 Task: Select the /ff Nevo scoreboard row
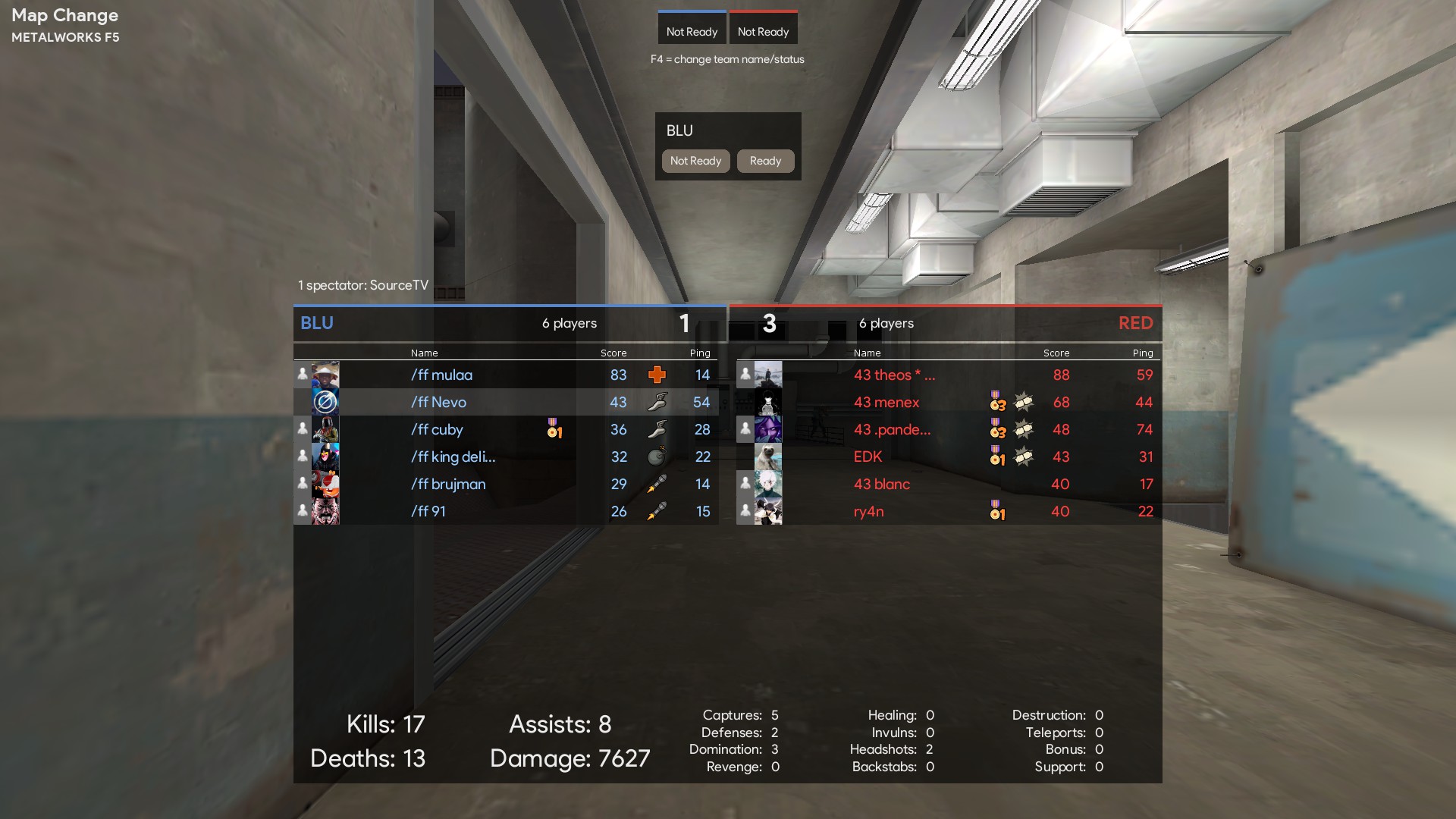[438, 402]
